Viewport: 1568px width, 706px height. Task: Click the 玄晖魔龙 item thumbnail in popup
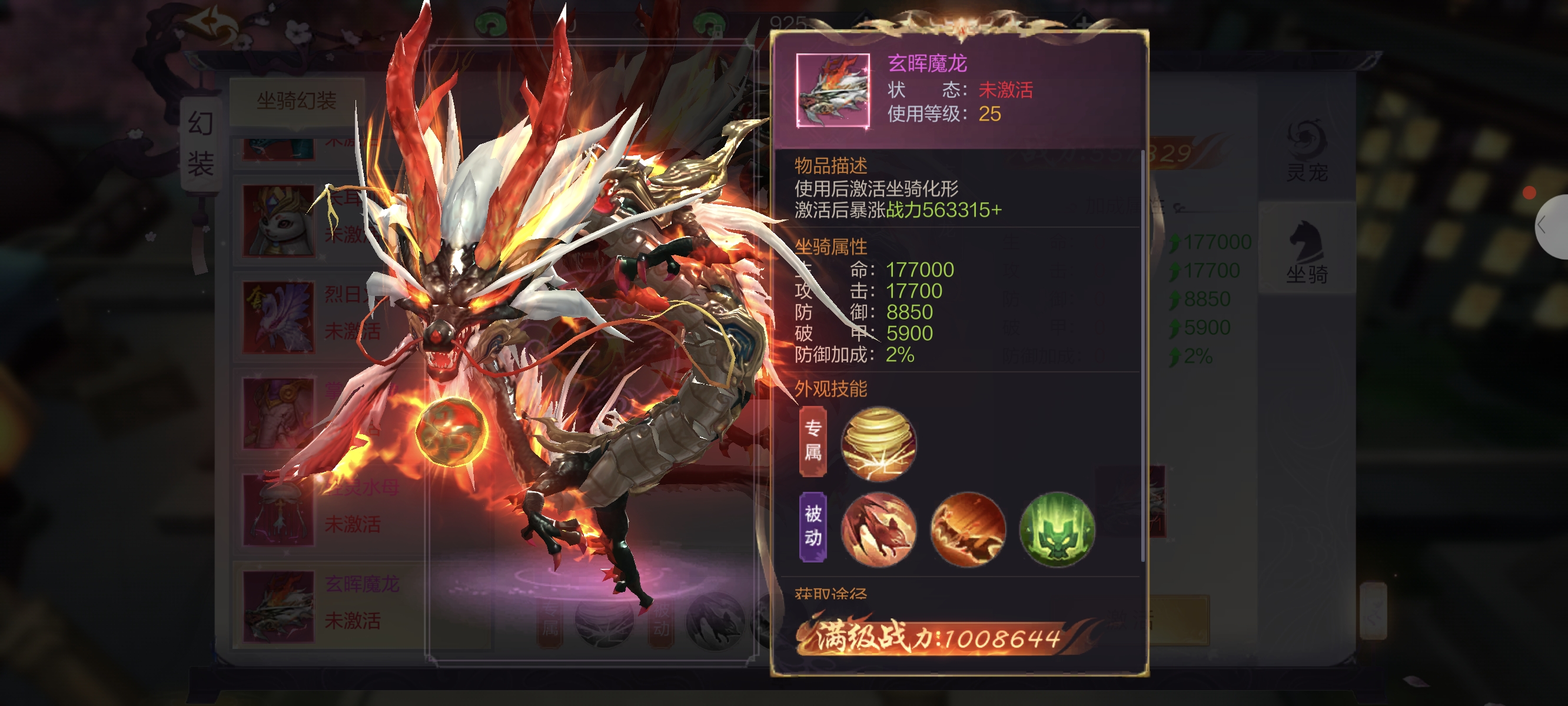coord(833,91)
